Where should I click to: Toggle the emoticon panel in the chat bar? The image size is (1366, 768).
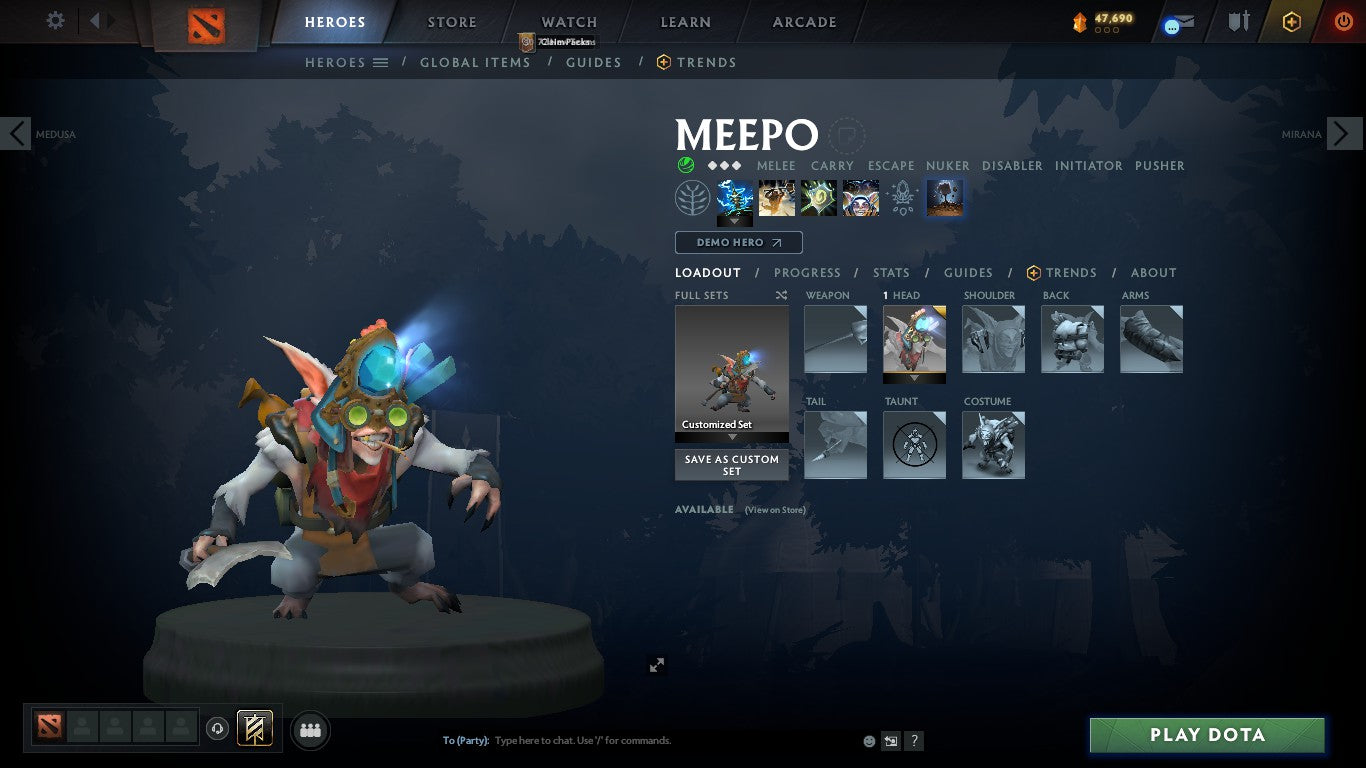868,740
